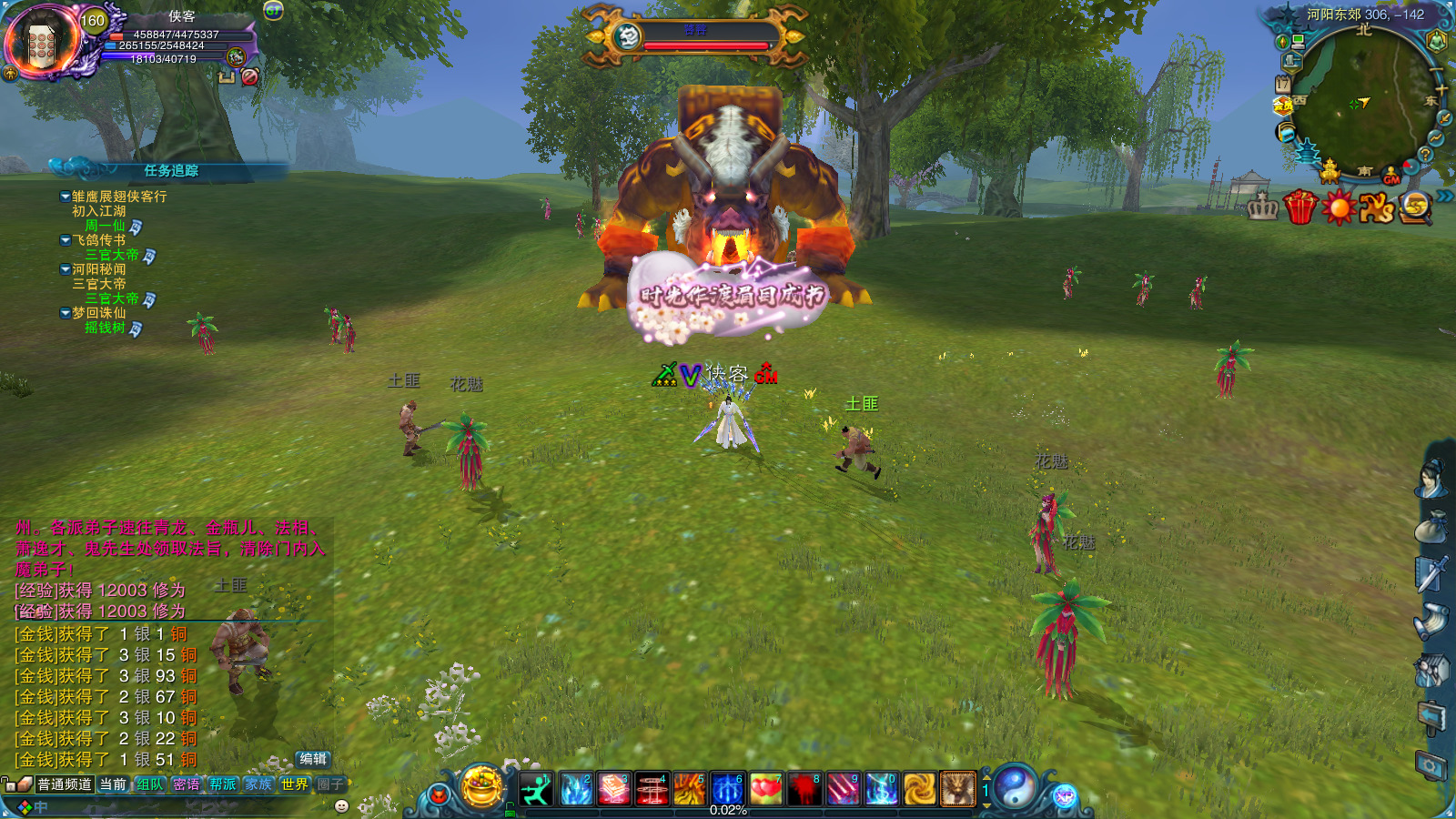Trigger the golden swirl skill icon
Screen dimensions: 1456x819
click(919, 789)
